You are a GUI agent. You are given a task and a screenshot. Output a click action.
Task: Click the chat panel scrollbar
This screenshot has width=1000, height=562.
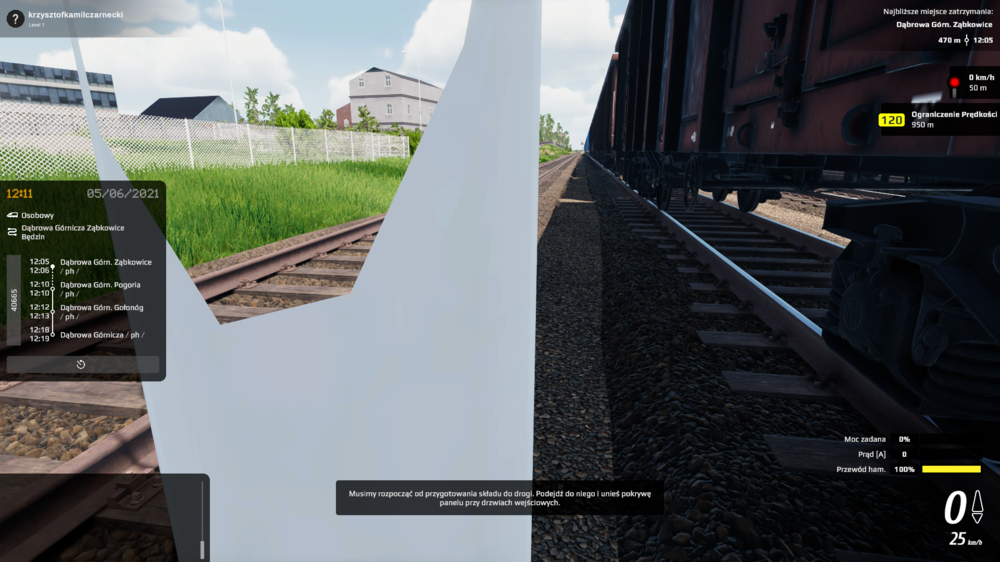point(202,520)
